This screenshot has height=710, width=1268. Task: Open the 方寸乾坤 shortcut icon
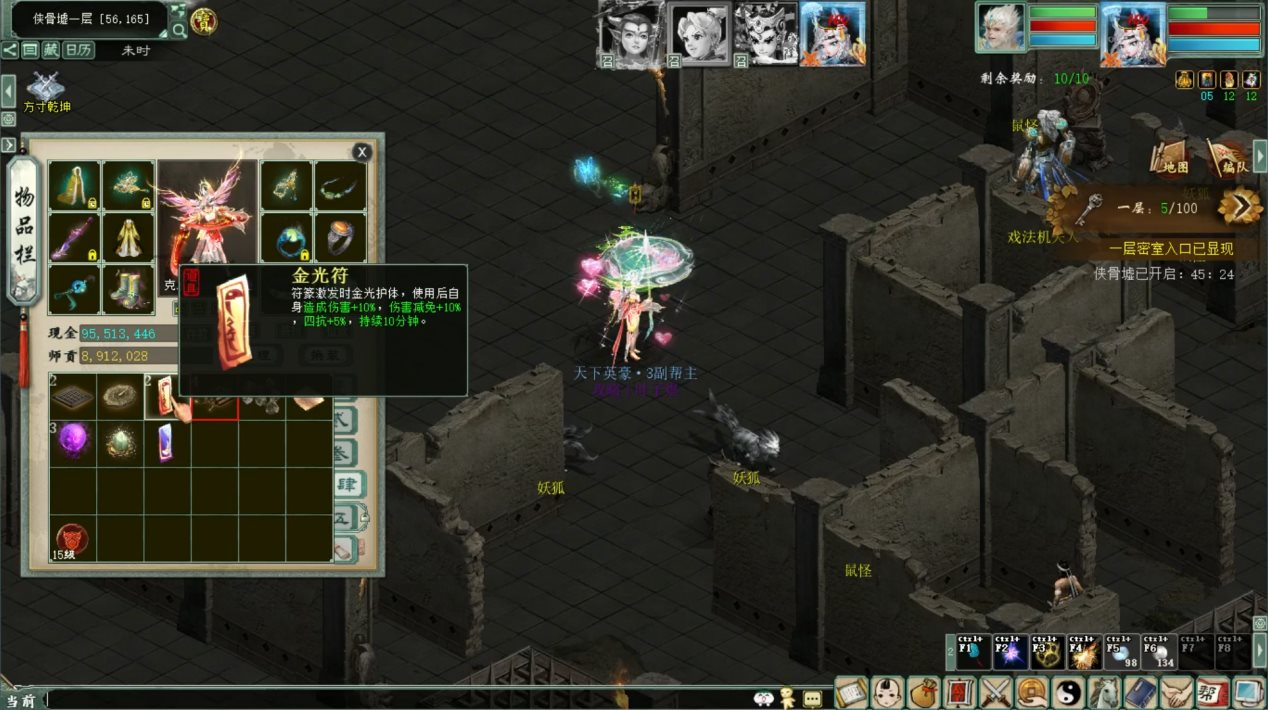tap(46, 91)
